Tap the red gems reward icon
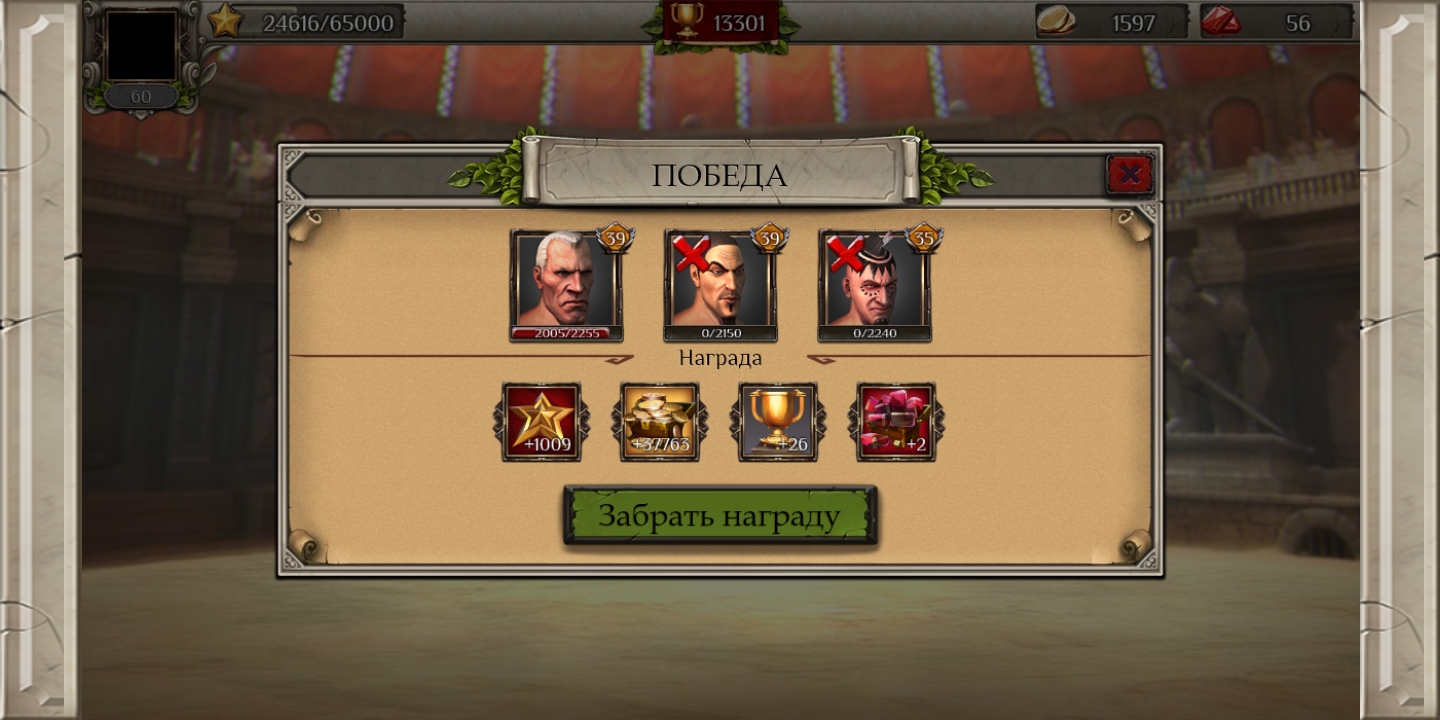The width and height of the screenshot is (1440, 720). (x=896, y=422)
